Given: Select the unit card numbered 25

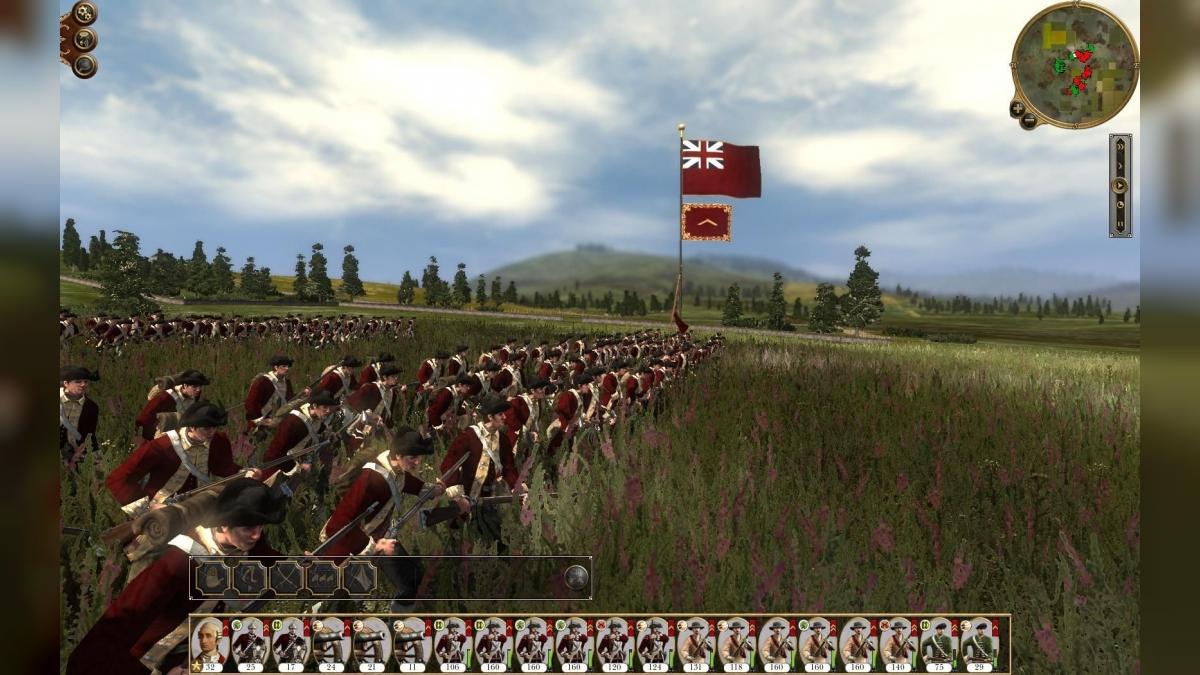Looking at the screenshot, I should (250, 643).
